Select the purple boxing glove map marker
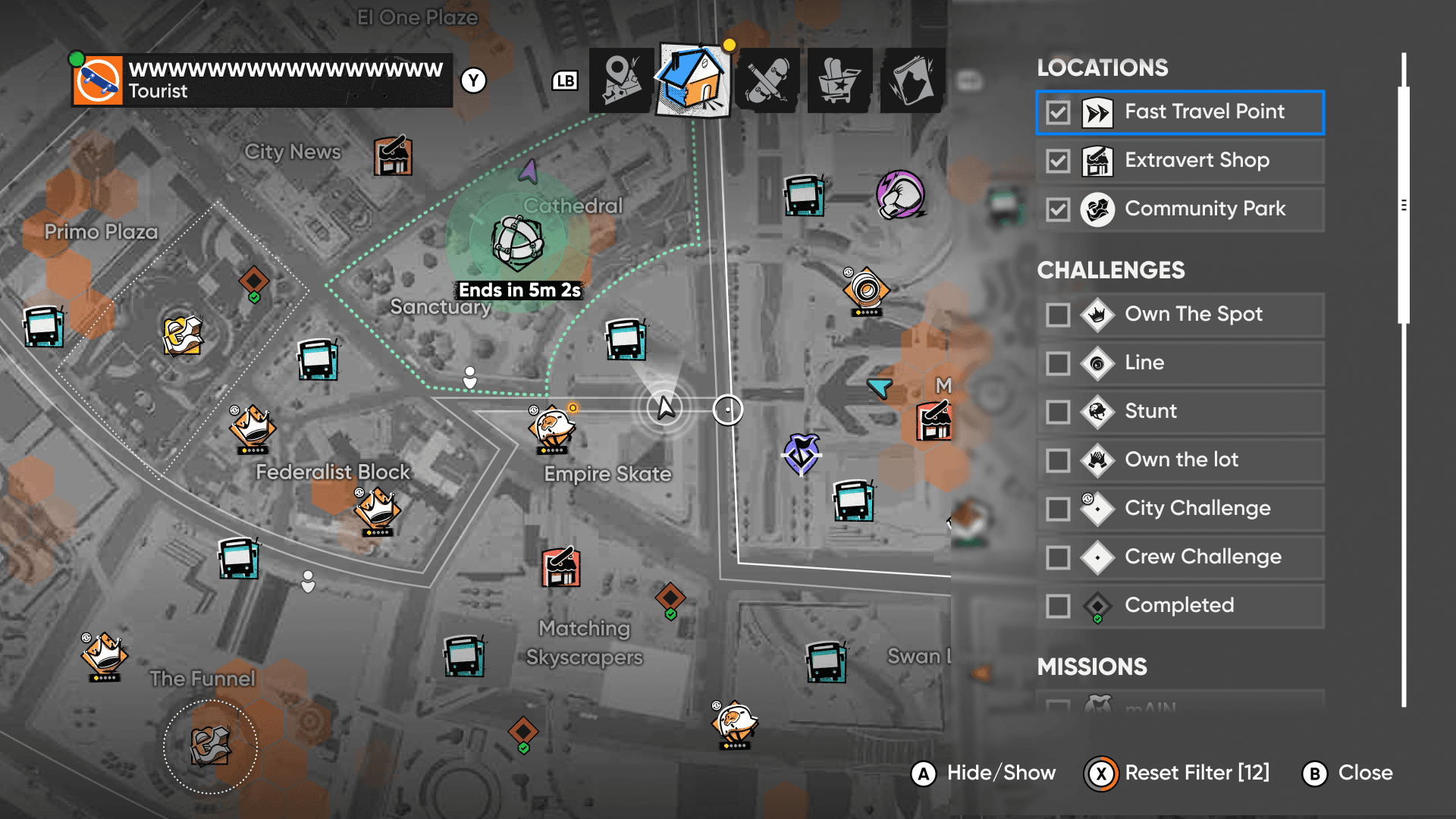Viewport: 1456px width, 819px height. (x=900, y=194)
